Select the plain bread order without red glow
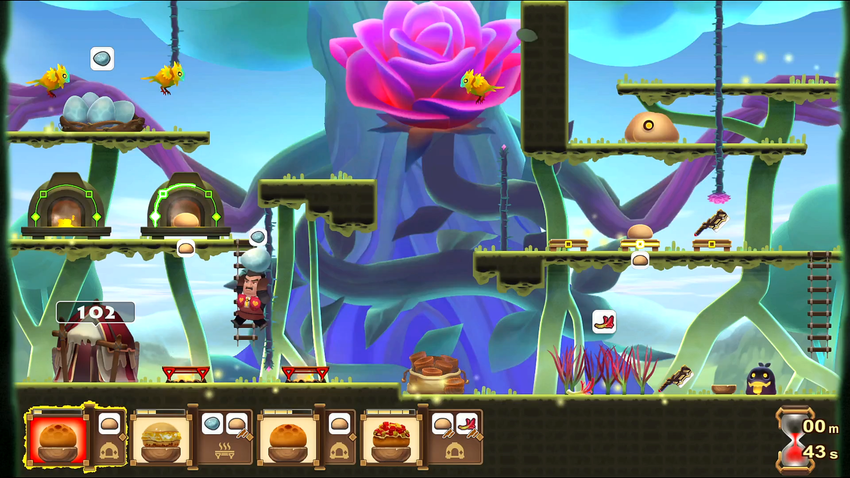 pyautogui.click(x=288, y=438)
